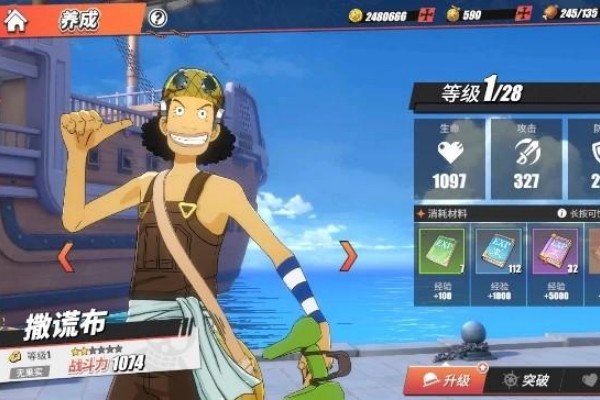Return to the home screen via house icon
Image resolution: width=600 pixels, height=400 pixels.
click(x=16, y=20)
